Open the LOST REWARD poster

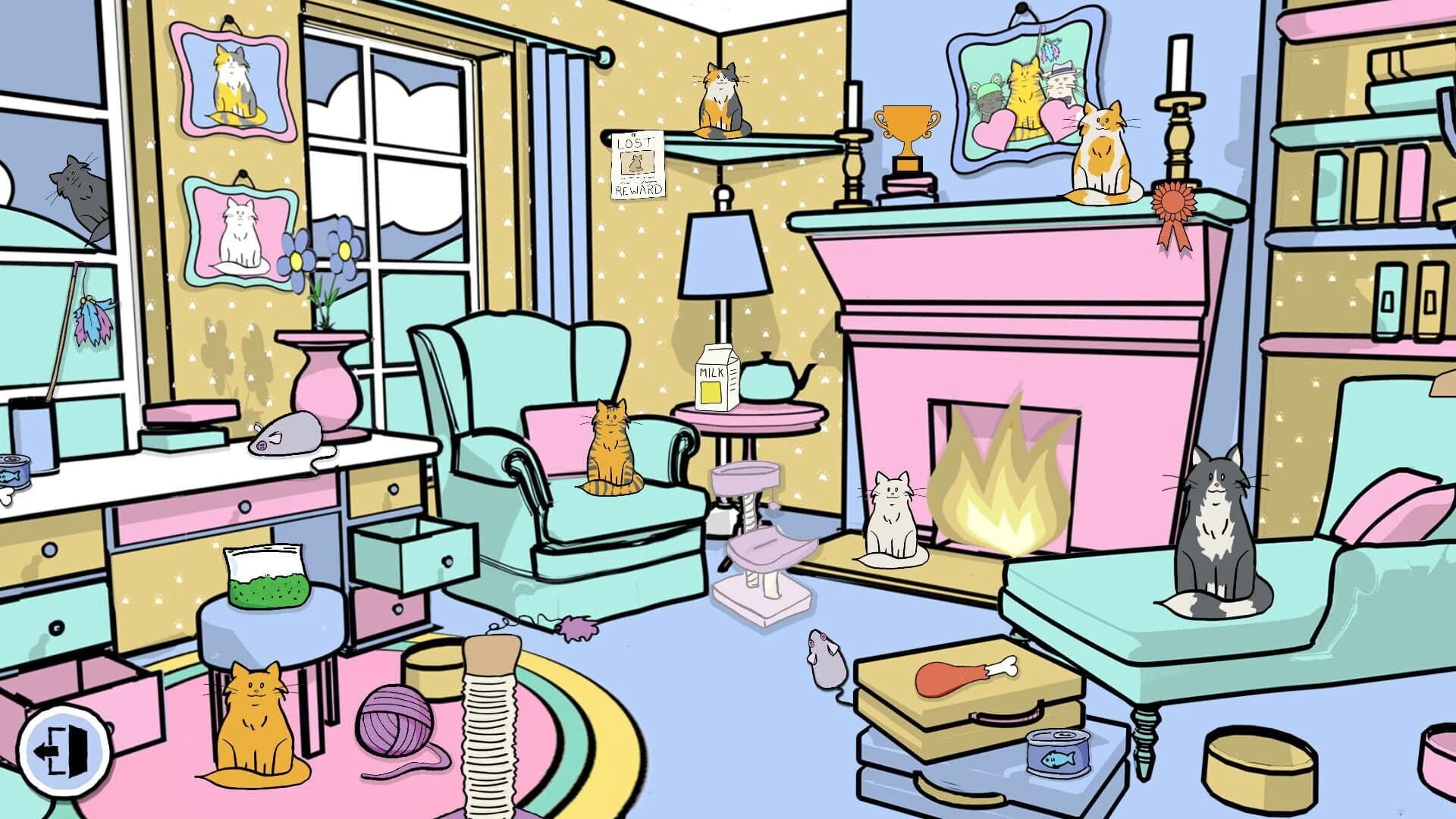637,163
